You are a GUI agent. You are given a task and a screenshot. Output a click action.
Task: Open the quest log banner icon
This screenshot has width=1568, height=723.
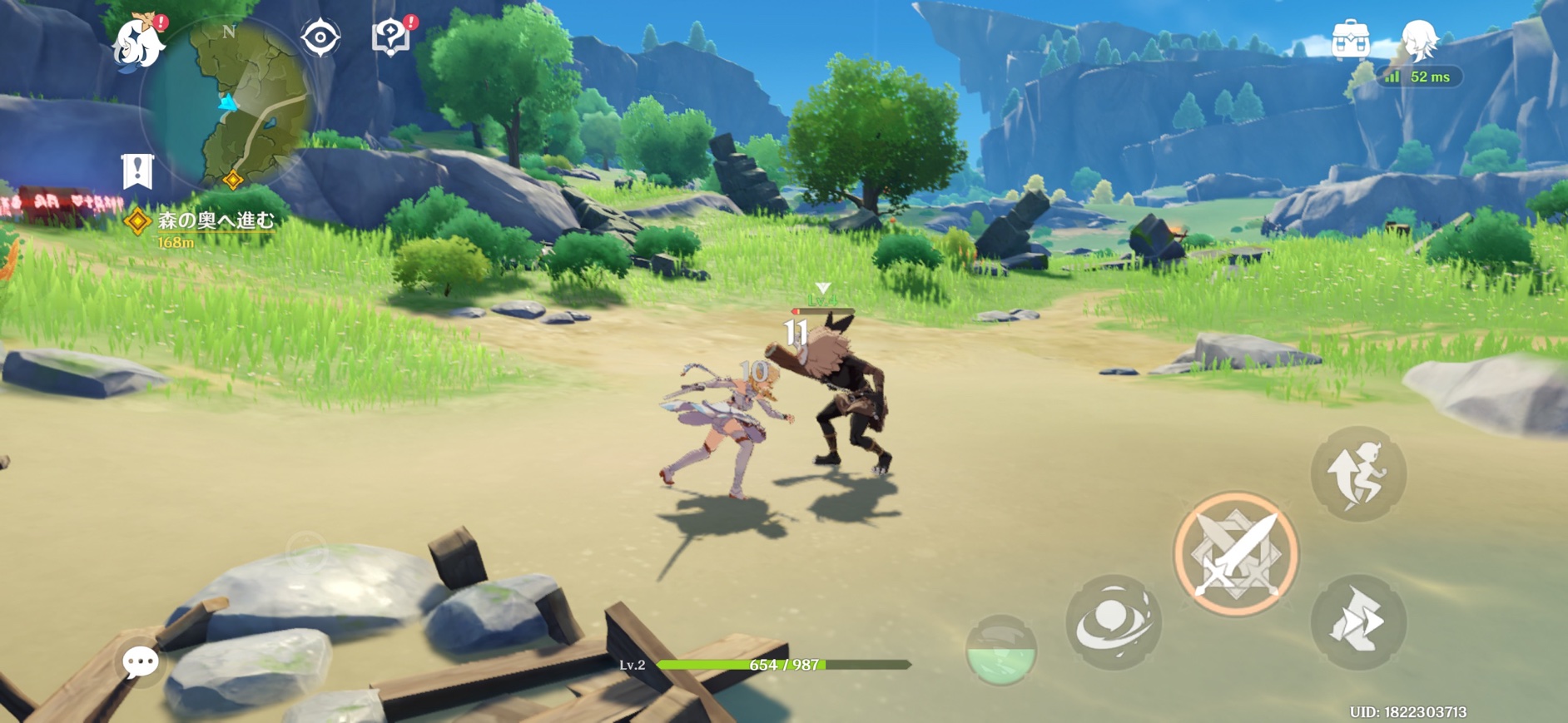pos(137,171)
